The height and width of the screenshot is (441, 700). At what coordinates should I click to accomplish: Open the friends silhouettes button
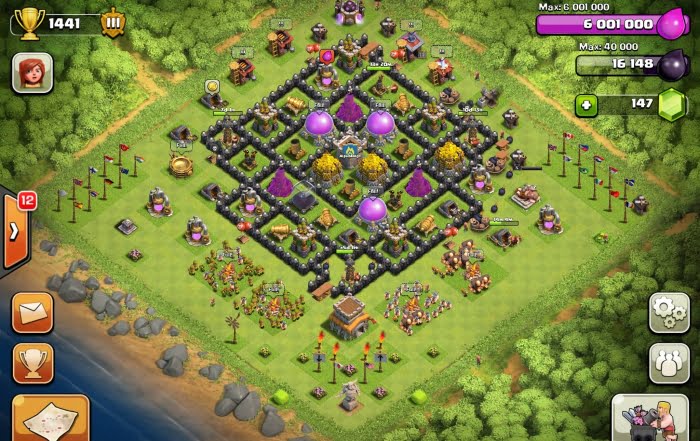pyautogui.click(x=668, y=362)
